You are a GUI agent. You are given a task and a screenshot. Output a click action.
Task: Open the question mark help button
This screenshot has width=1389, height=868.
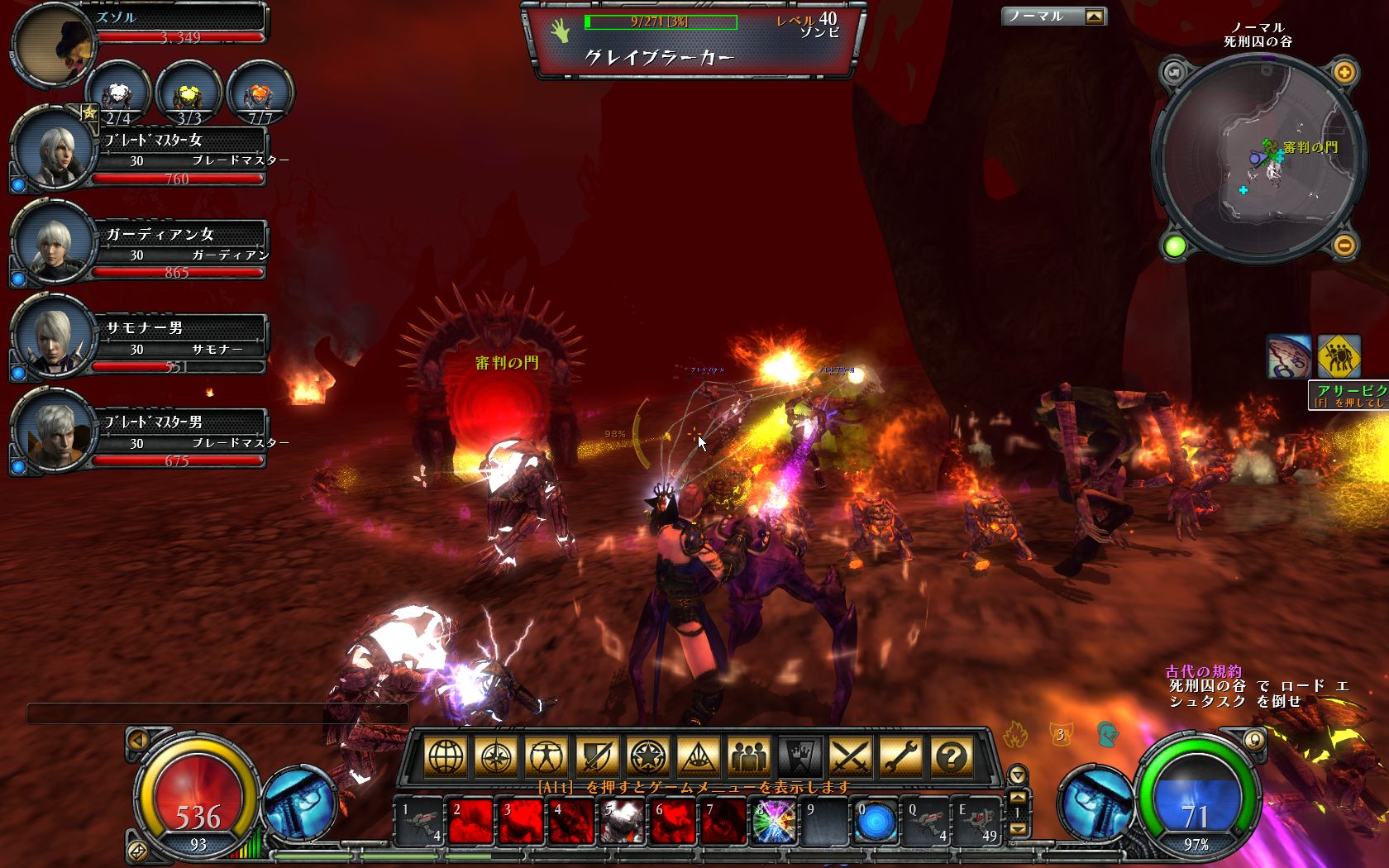click(952, 756)
